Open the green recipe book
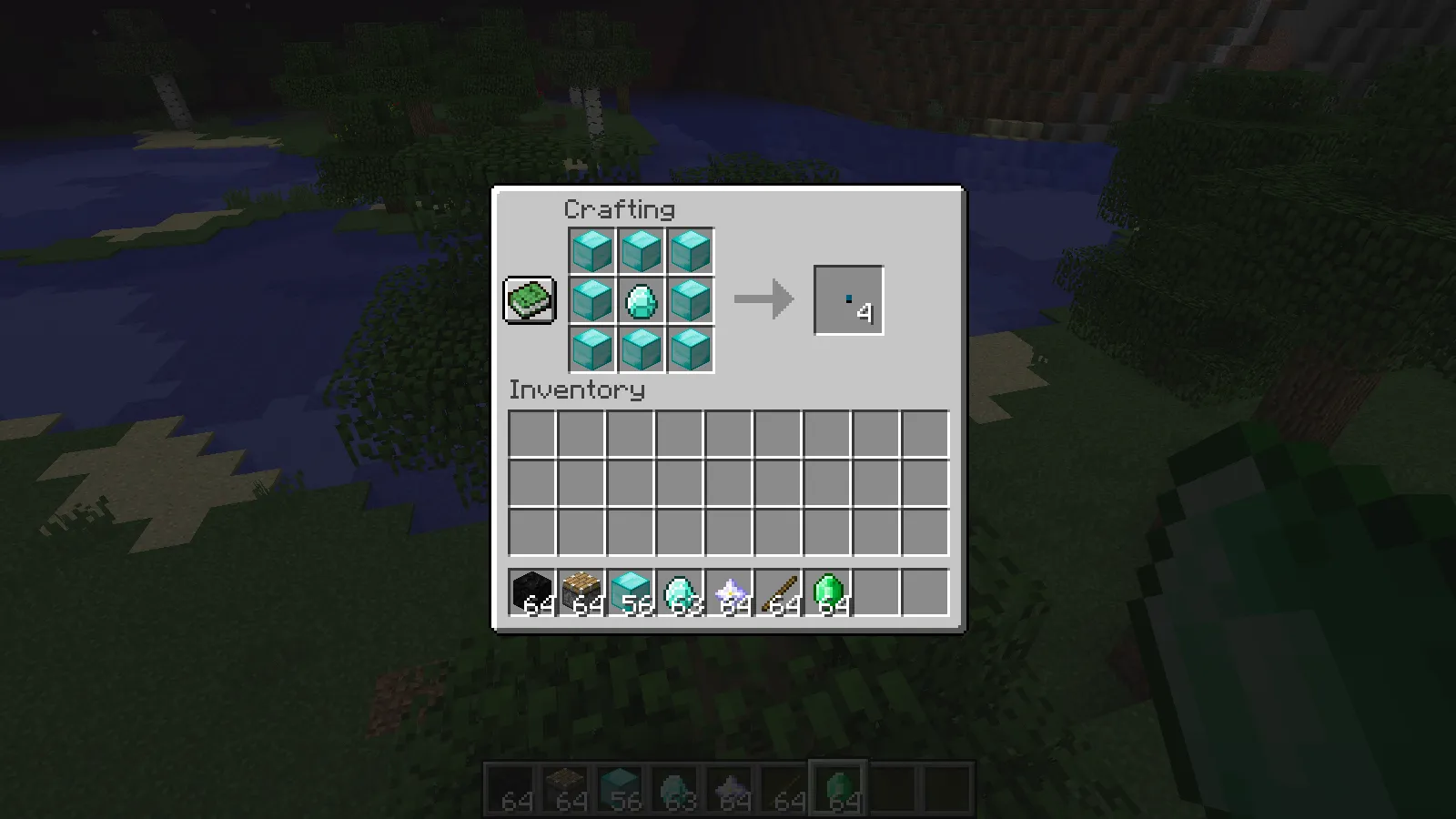 click(530, 298)
